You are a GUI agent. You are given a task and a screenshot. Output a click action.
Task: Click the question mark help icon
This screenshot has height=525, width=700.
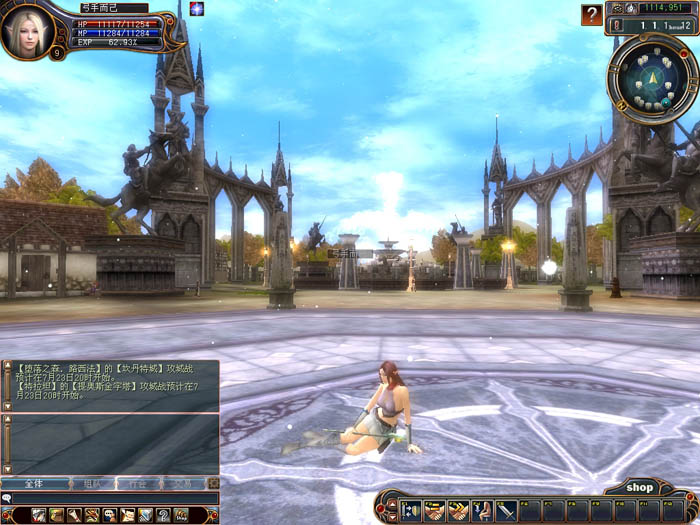coord(593,14)
